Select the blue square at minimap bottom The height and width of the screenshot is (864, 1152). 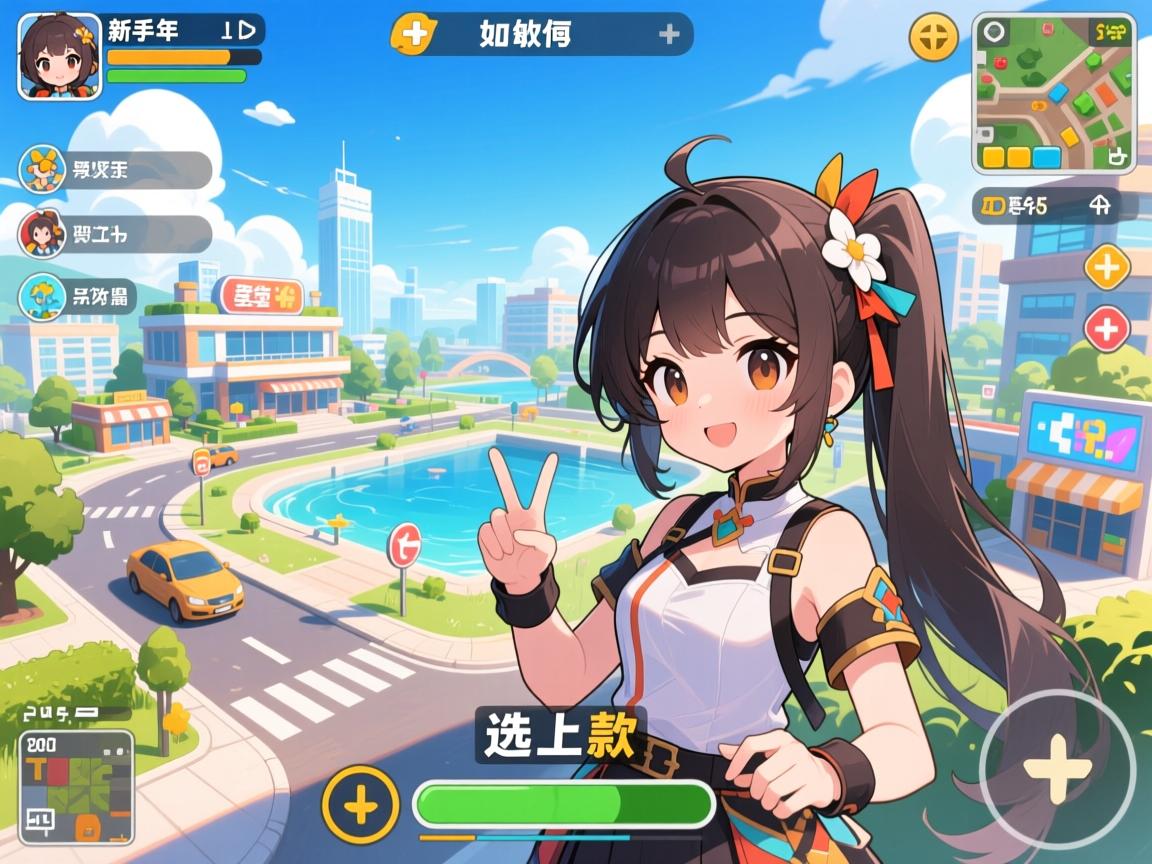click(1046, 157)
